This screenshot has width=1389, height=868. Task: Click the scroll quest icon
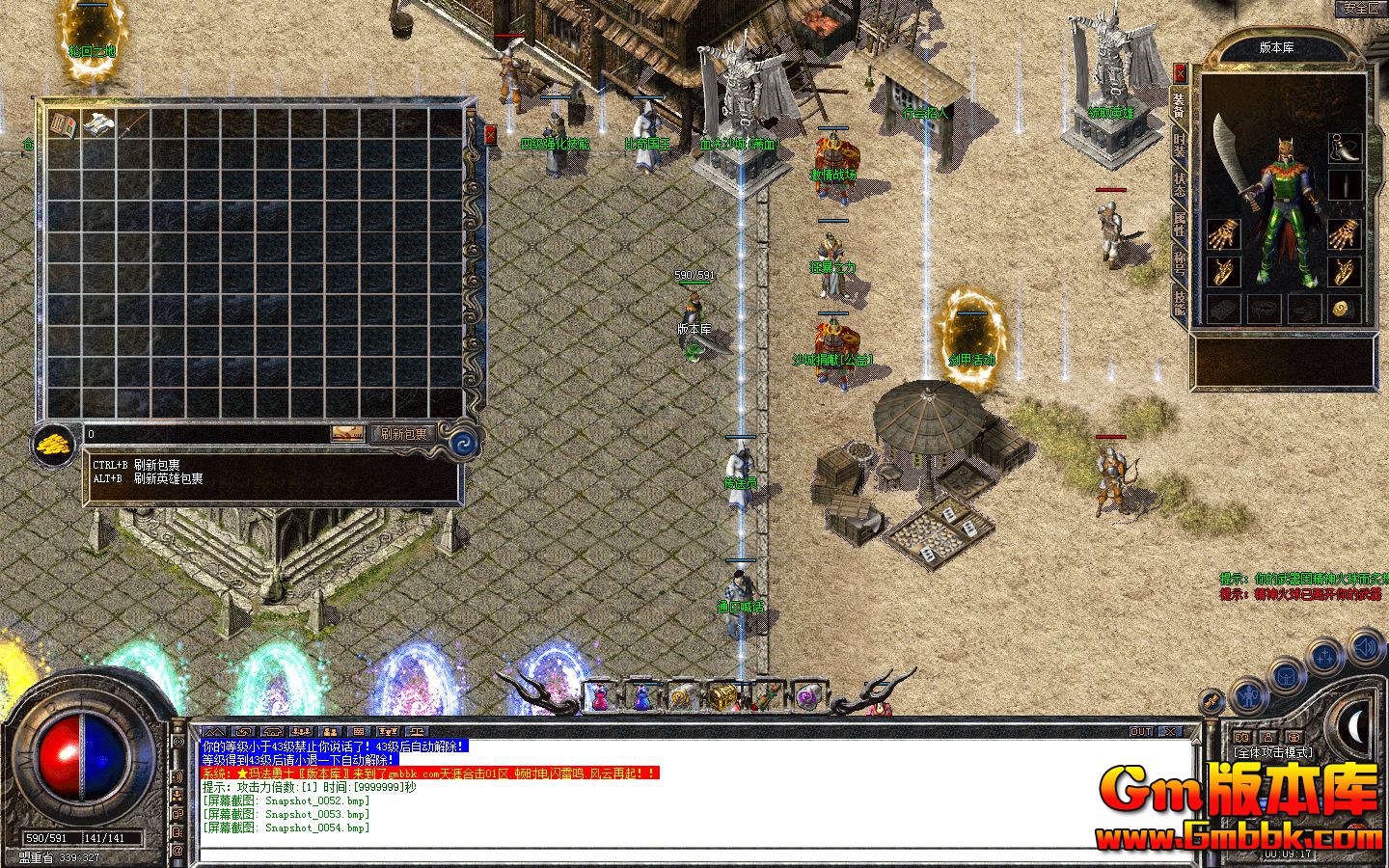[x=1211, y=702]
